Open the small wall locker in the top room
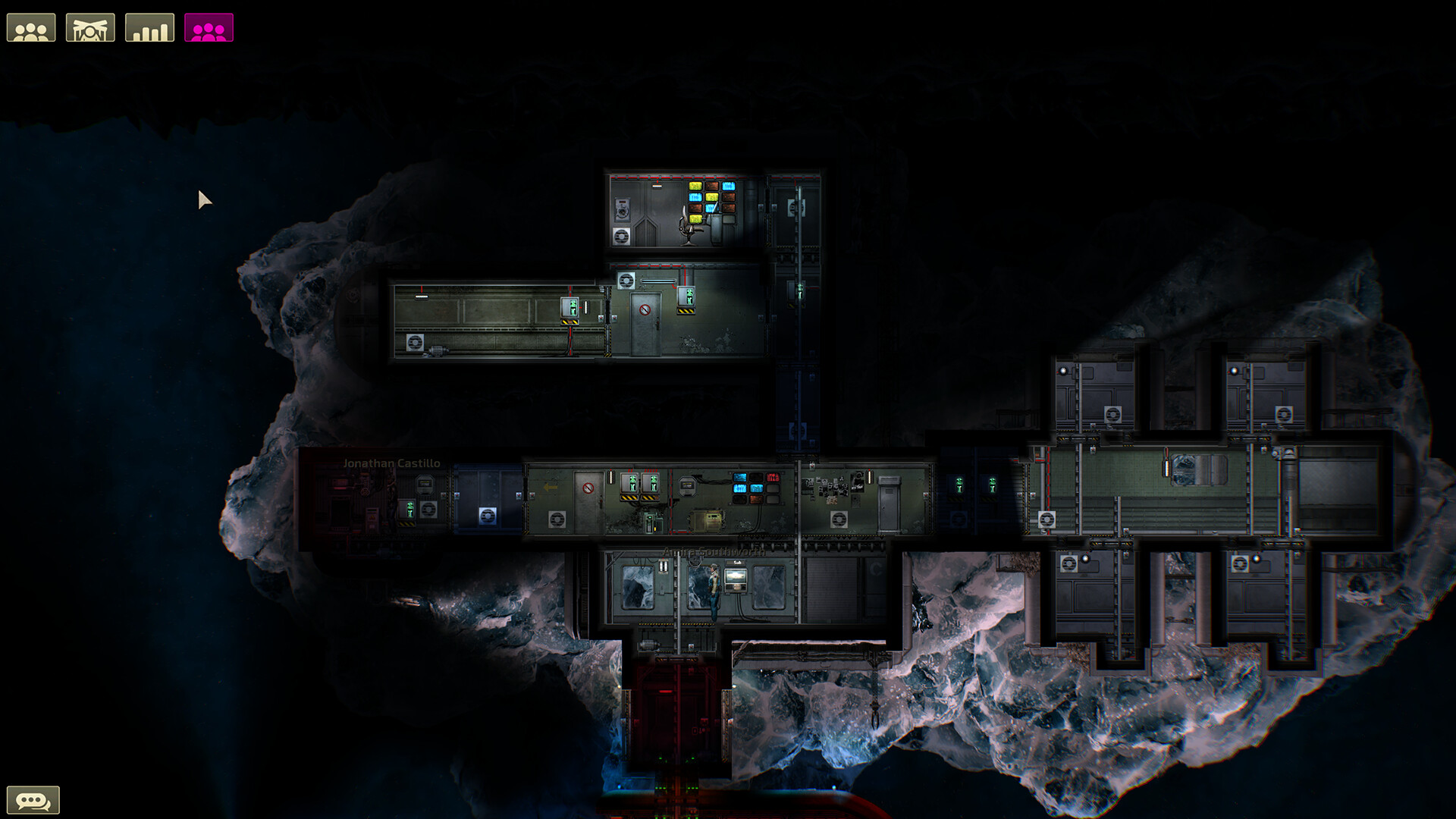The height and width of the screenshot is (819, 1456). [x=622, y=209]
